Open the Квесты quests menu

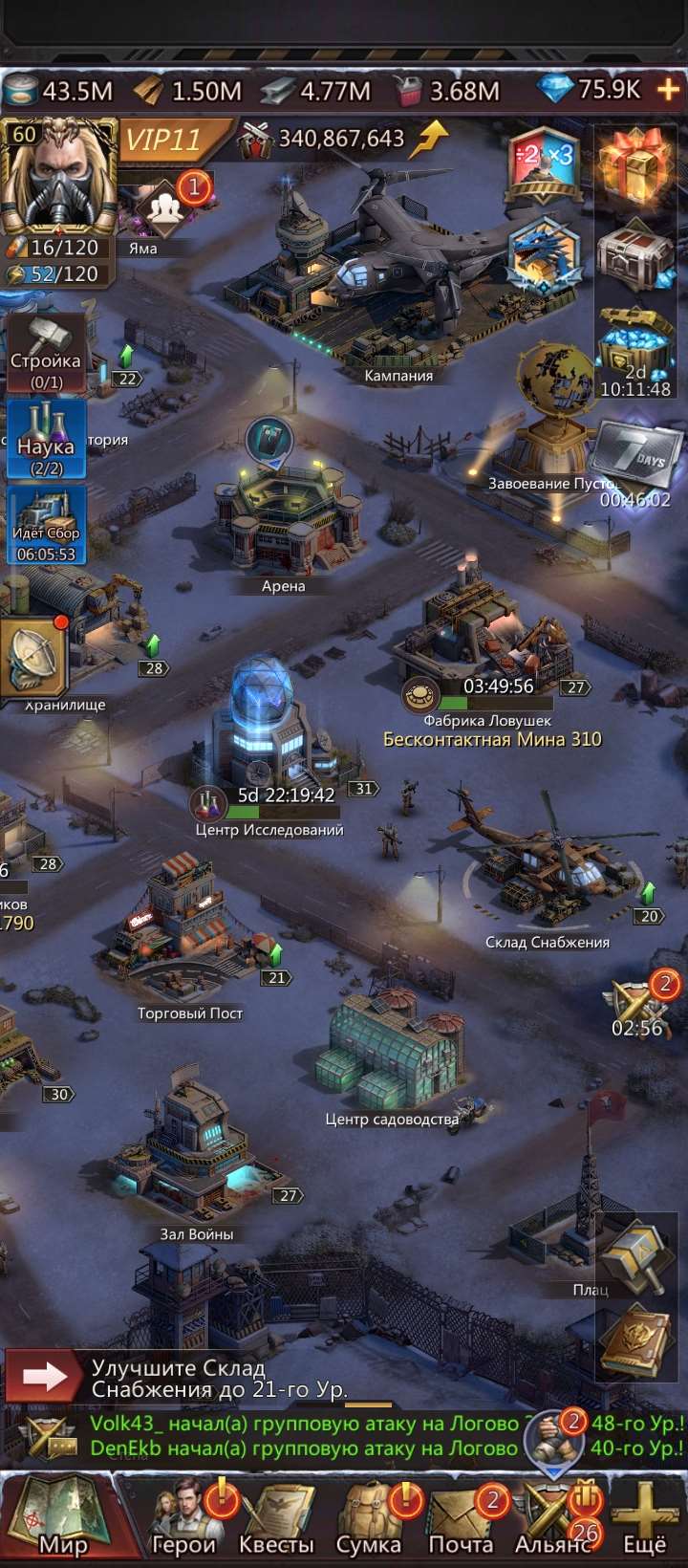[x=276, y=1520]
